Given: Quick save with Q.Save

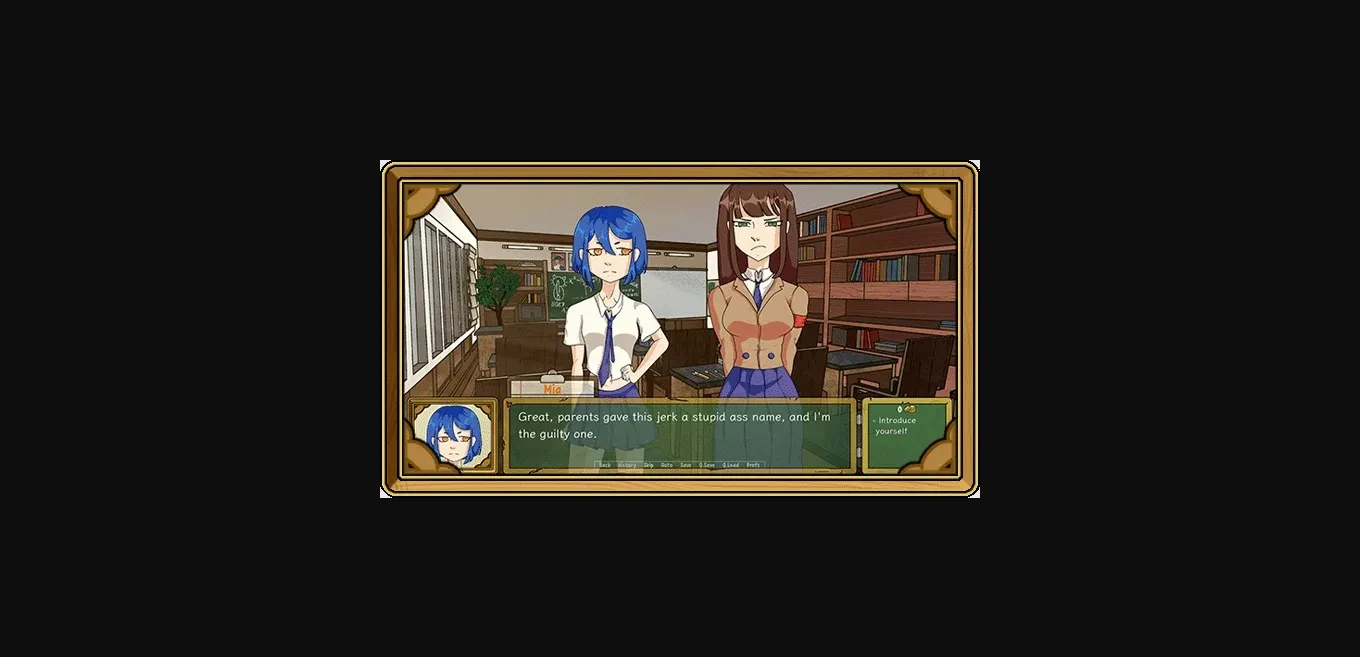Looking at the screenshot, I should coord(707,465).
